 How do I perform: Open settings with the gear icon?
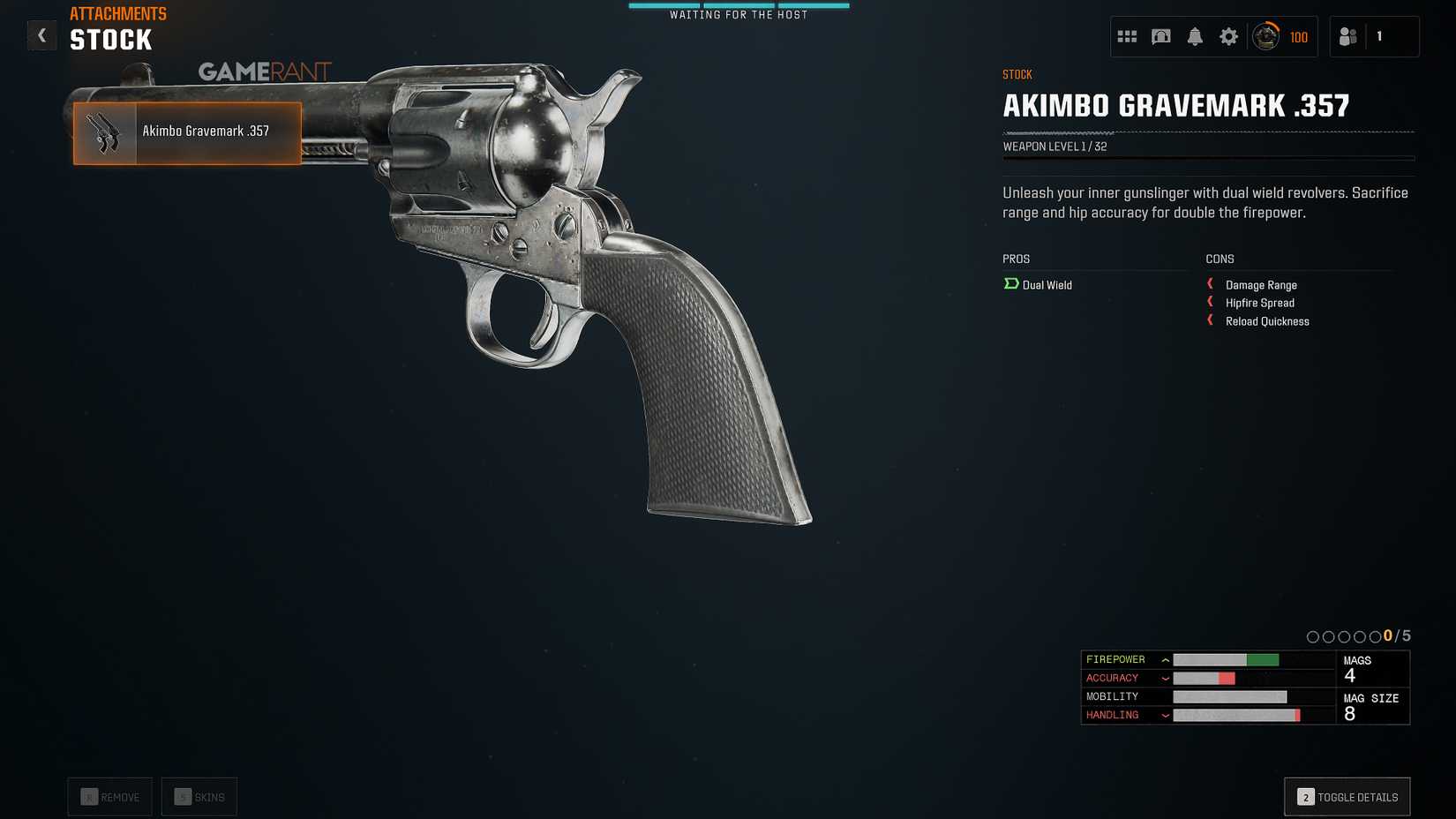pos(1229,36)
